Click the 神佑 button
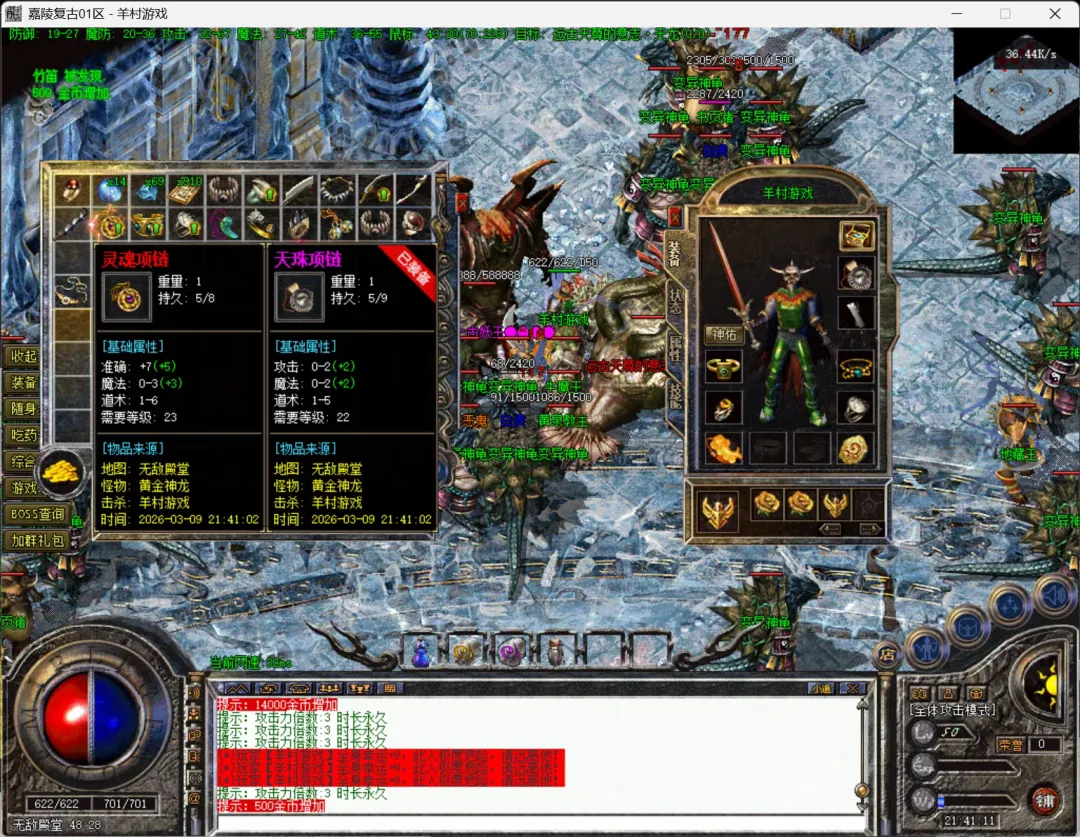1080x837 pixels. tap(722, 335)
